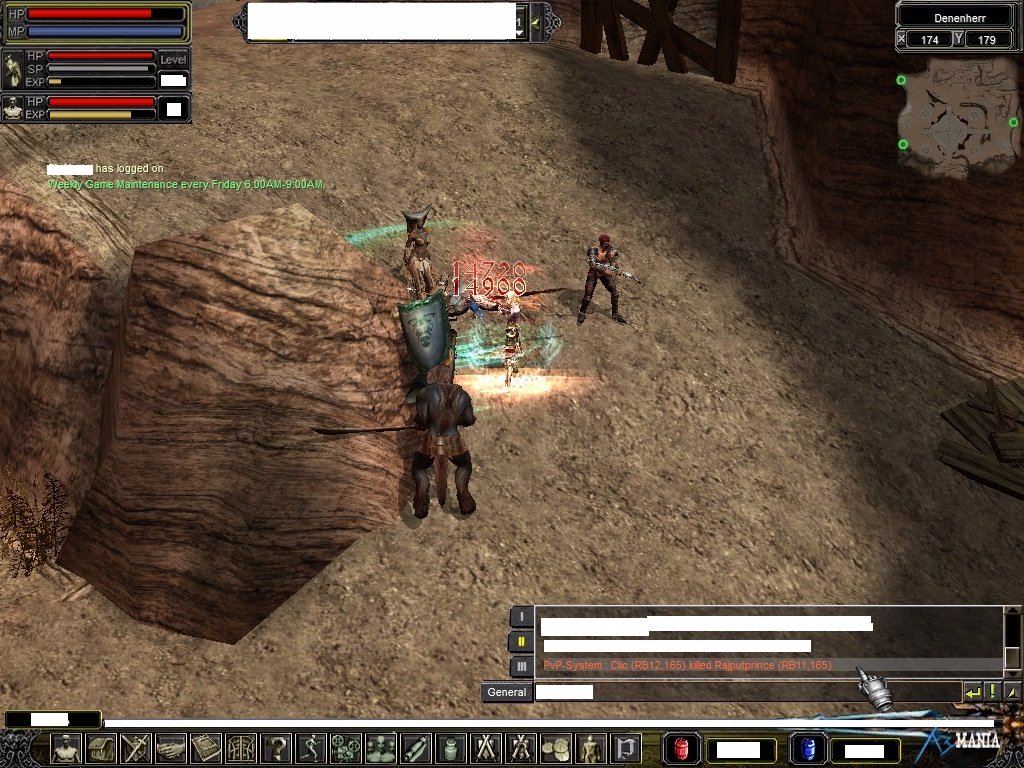Screen dimensions: 1024x768
Task: Send message with the green enter arrow
Action: [x=972, y=692]
